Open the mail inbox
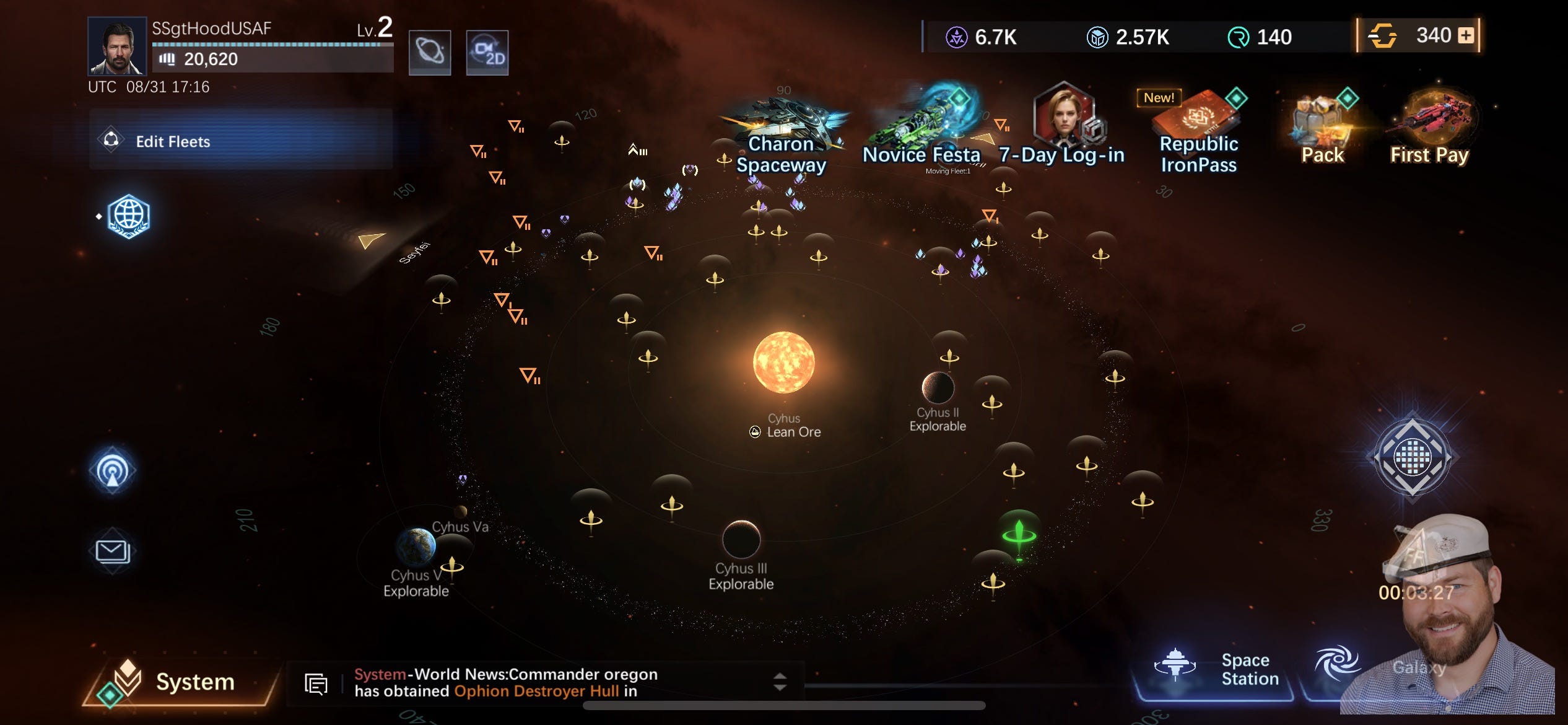 [x=113, y=551]
